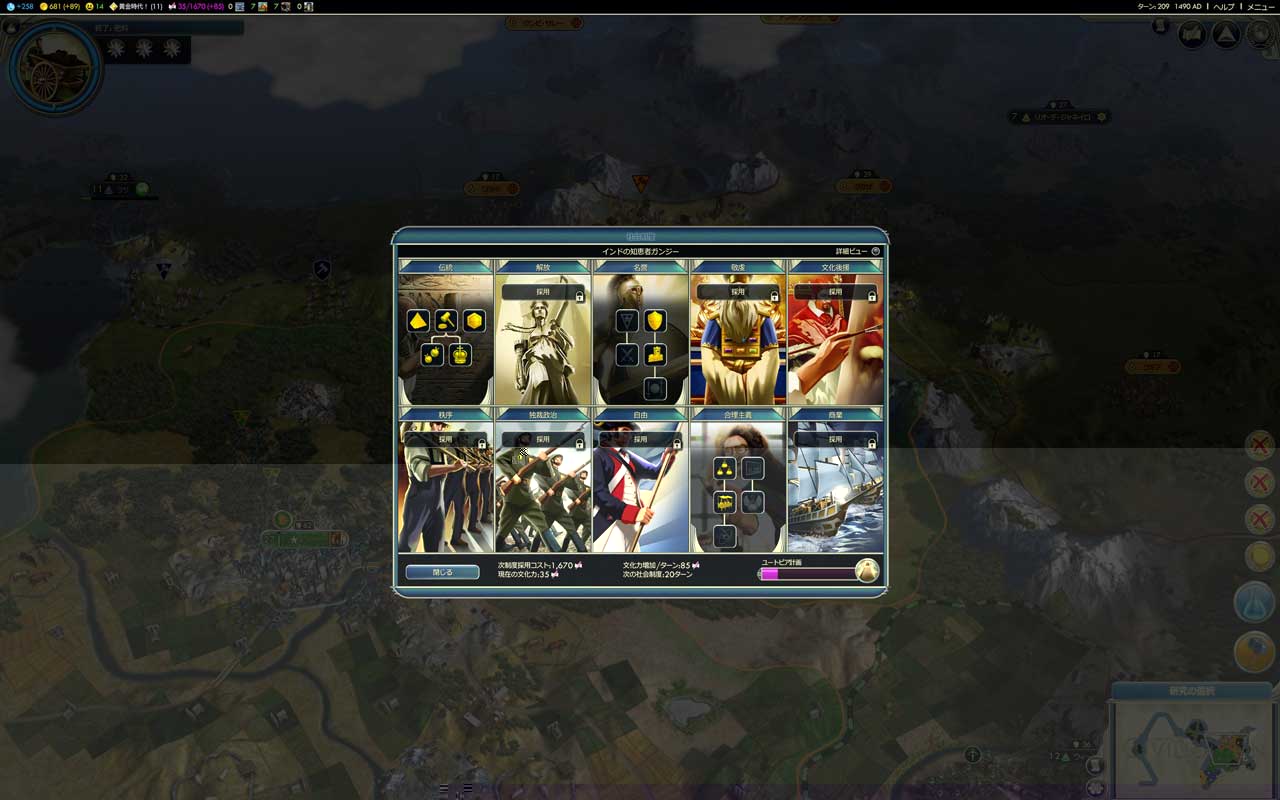Click the globe icon beside 詳細ビュー

pyautogui.click(x=875, y=249)
